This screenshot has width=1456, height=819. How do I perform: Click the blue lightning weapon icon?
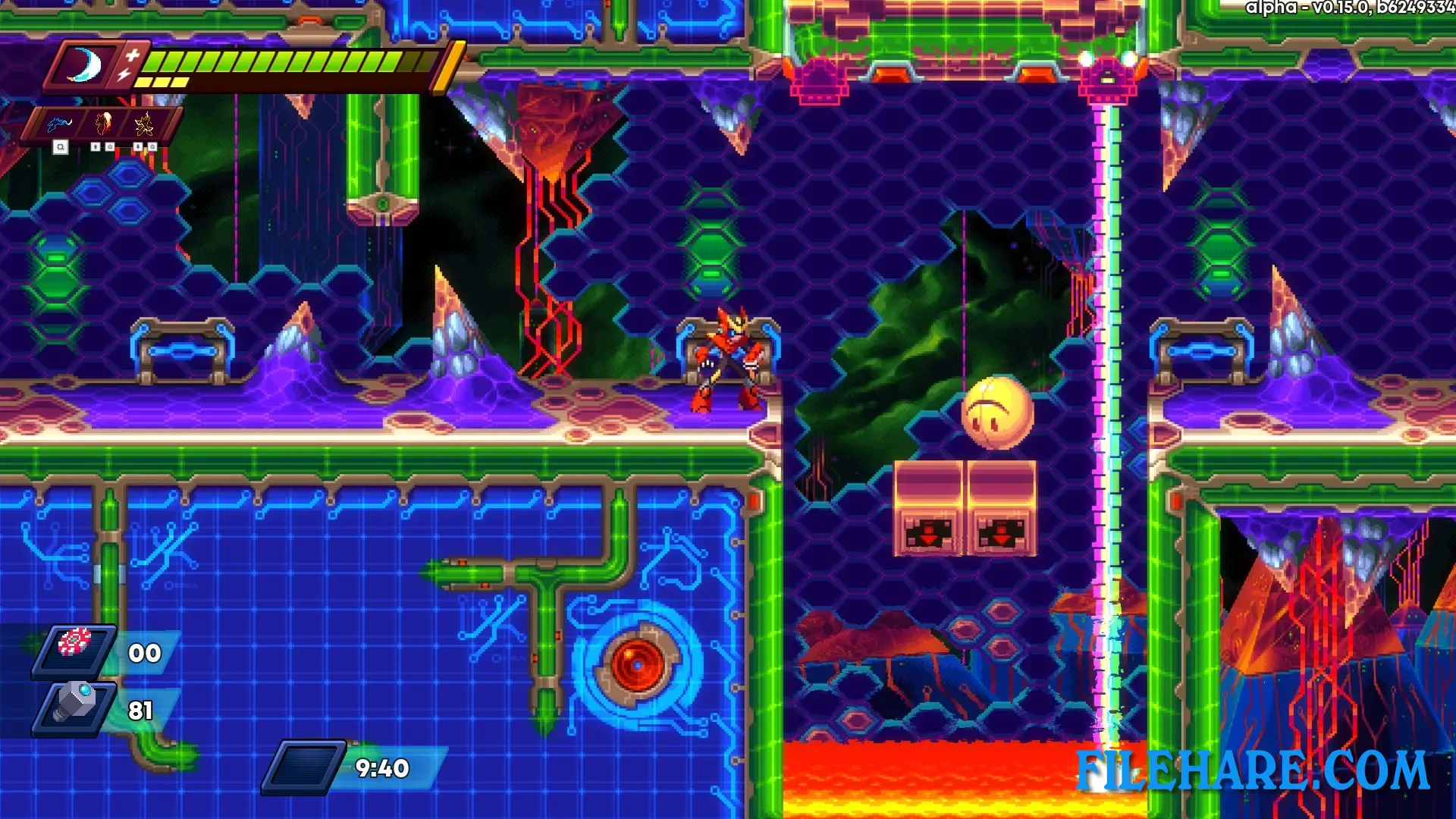(x=59, y=126)
